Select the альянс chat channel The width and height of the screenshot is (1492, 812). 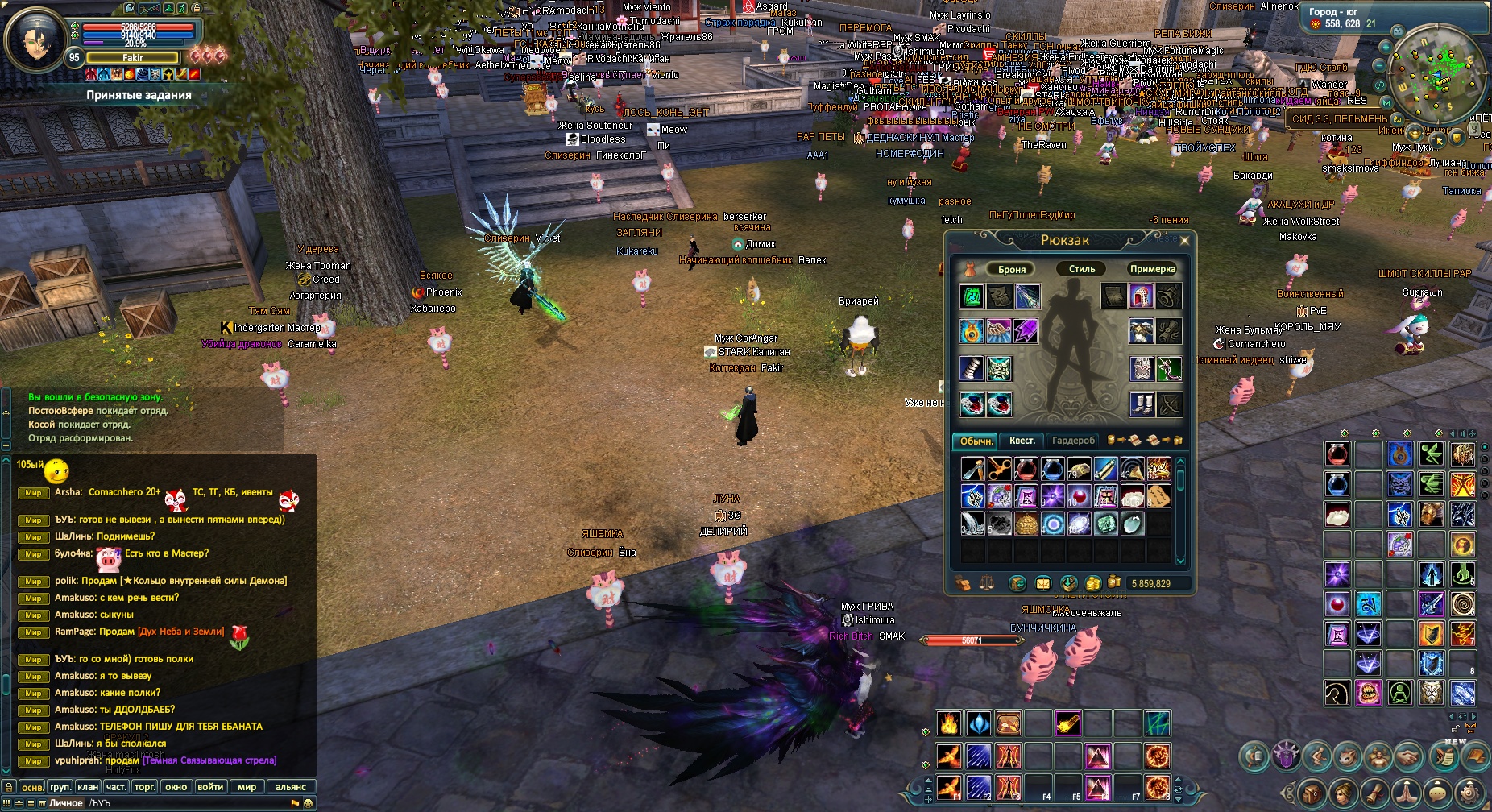click(x=291, y=787)
